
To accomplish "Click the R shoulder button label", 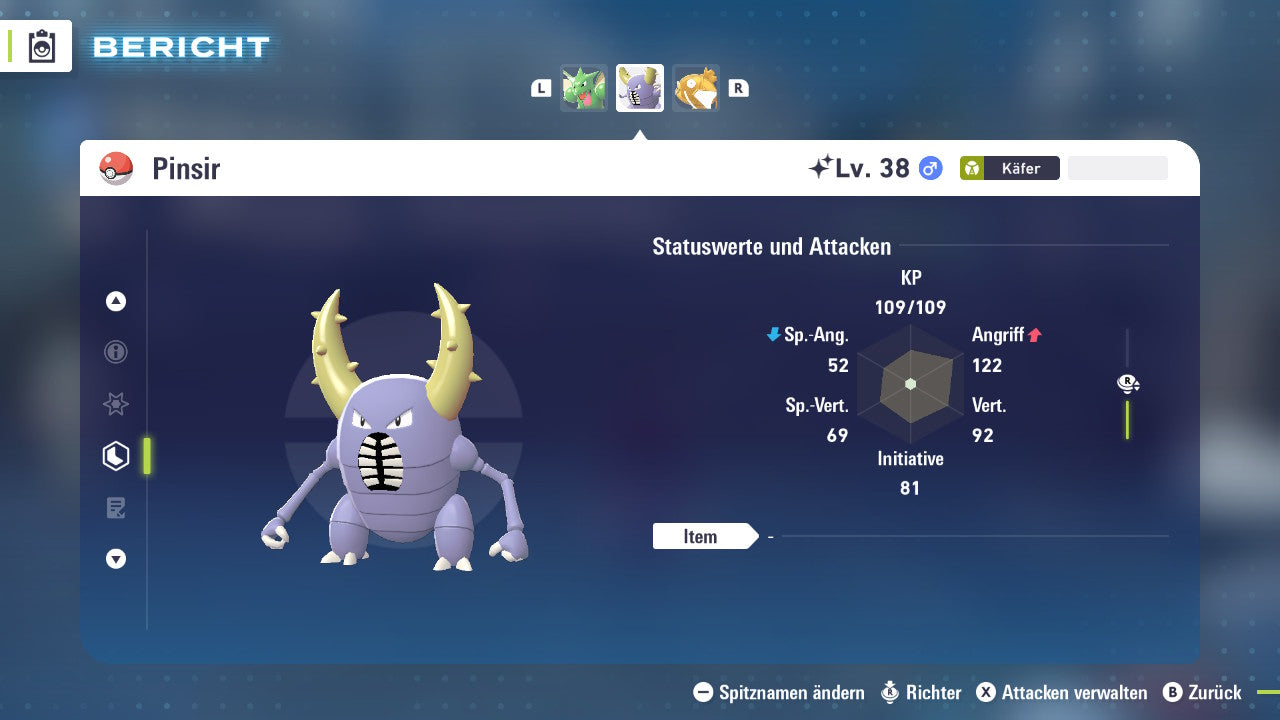I will 738,87.
